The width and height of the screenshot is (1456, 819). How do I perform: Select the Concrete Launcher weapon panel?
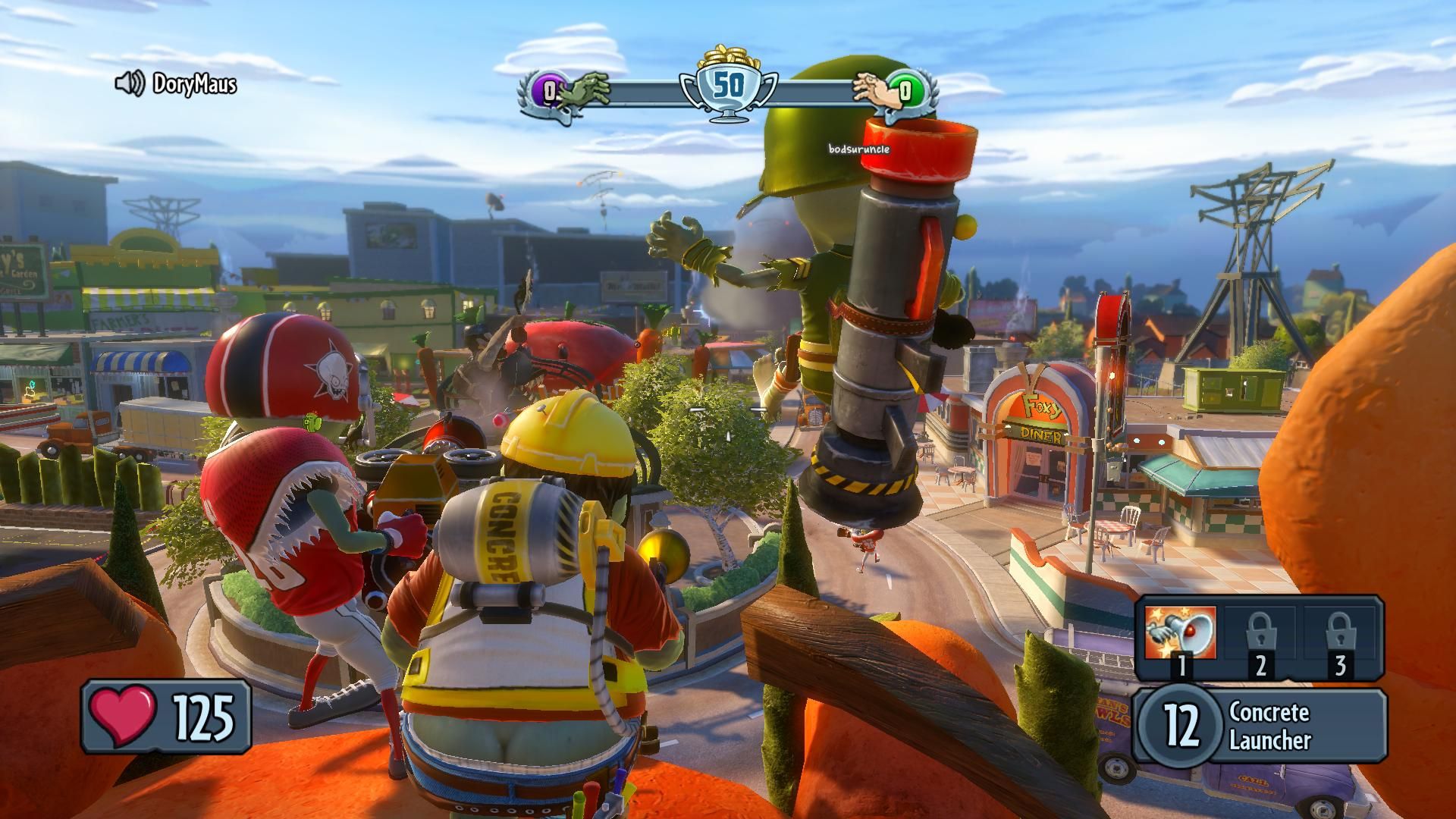point(1260,726)
